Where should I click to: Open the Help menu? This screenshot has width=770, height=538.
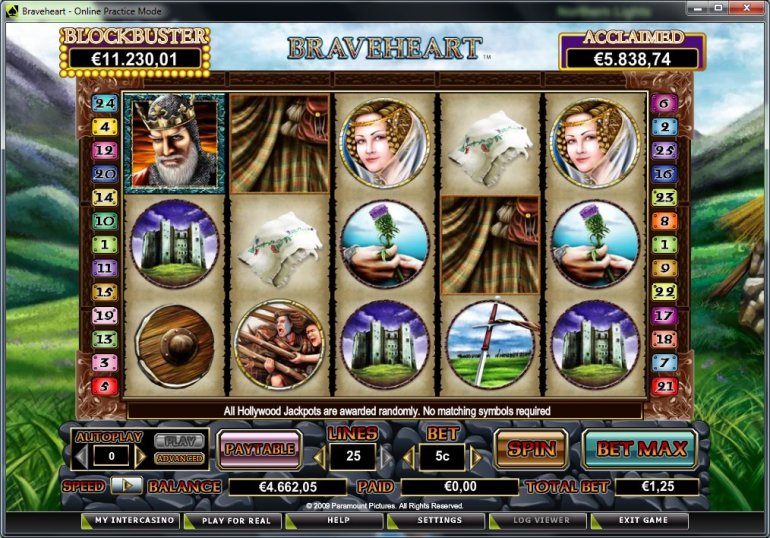point(338,521)
